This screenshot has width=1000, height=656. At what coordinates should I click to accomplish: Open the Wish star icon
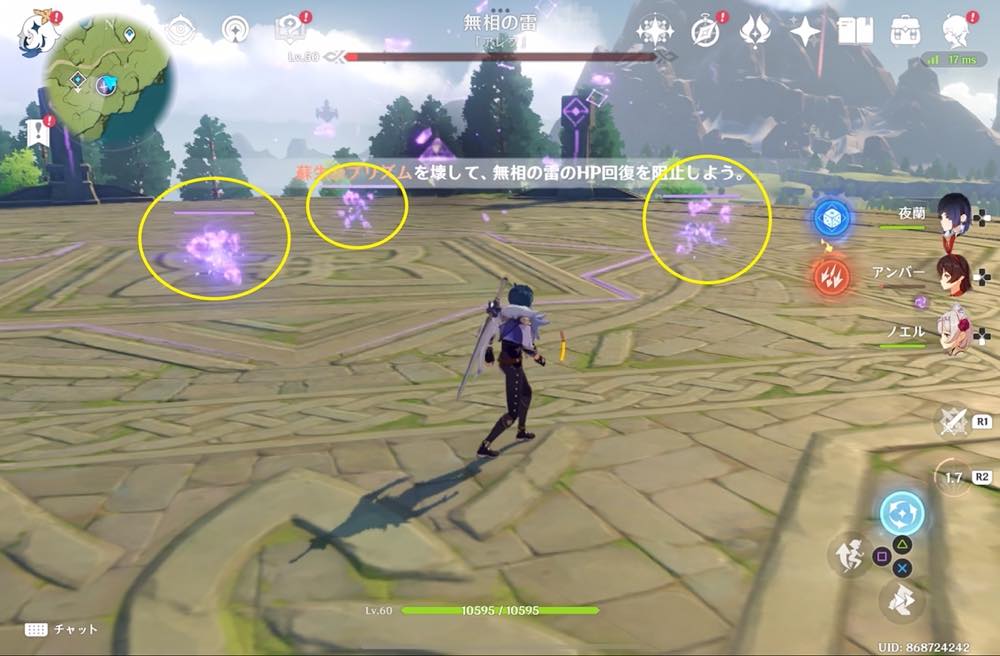(805, 31)
